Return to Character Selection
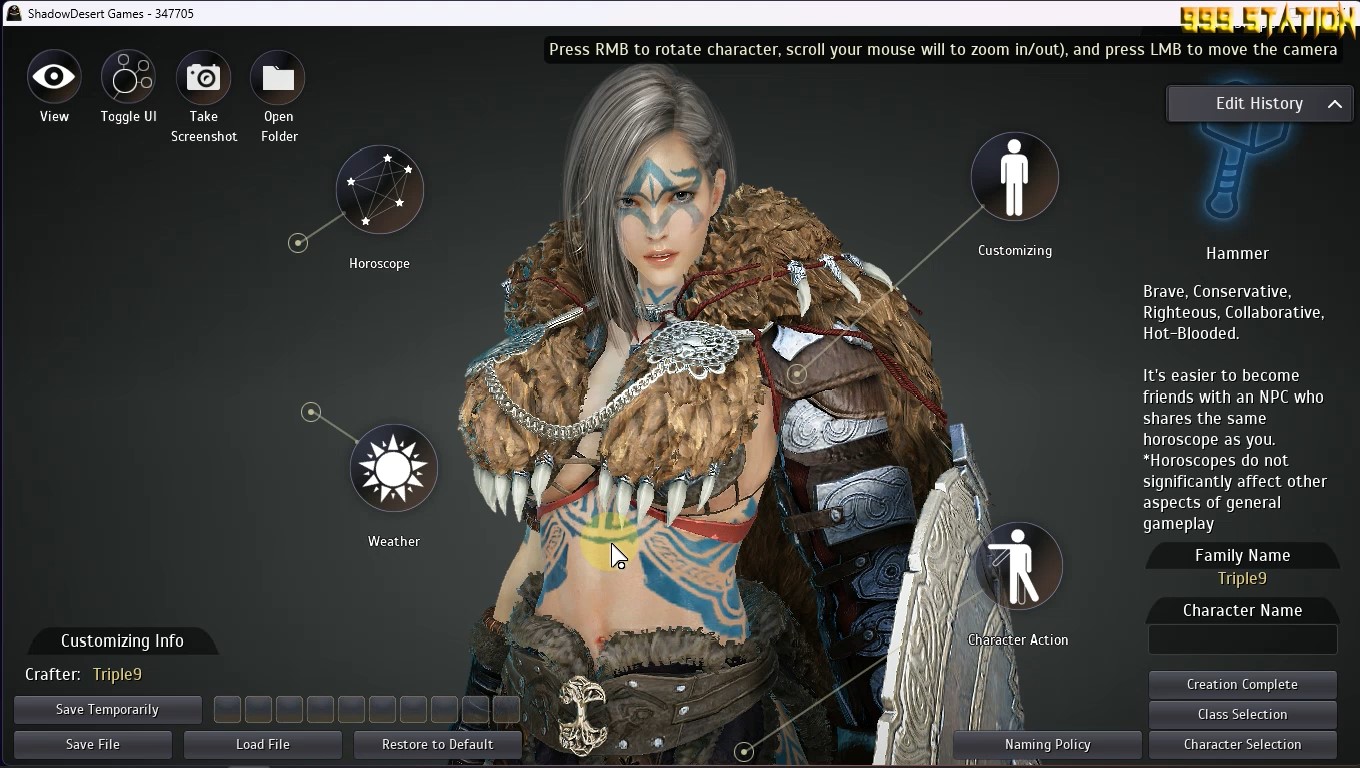Viewport: 1360px width, 768px height. pyautogui.click(x=1242, y=745)
